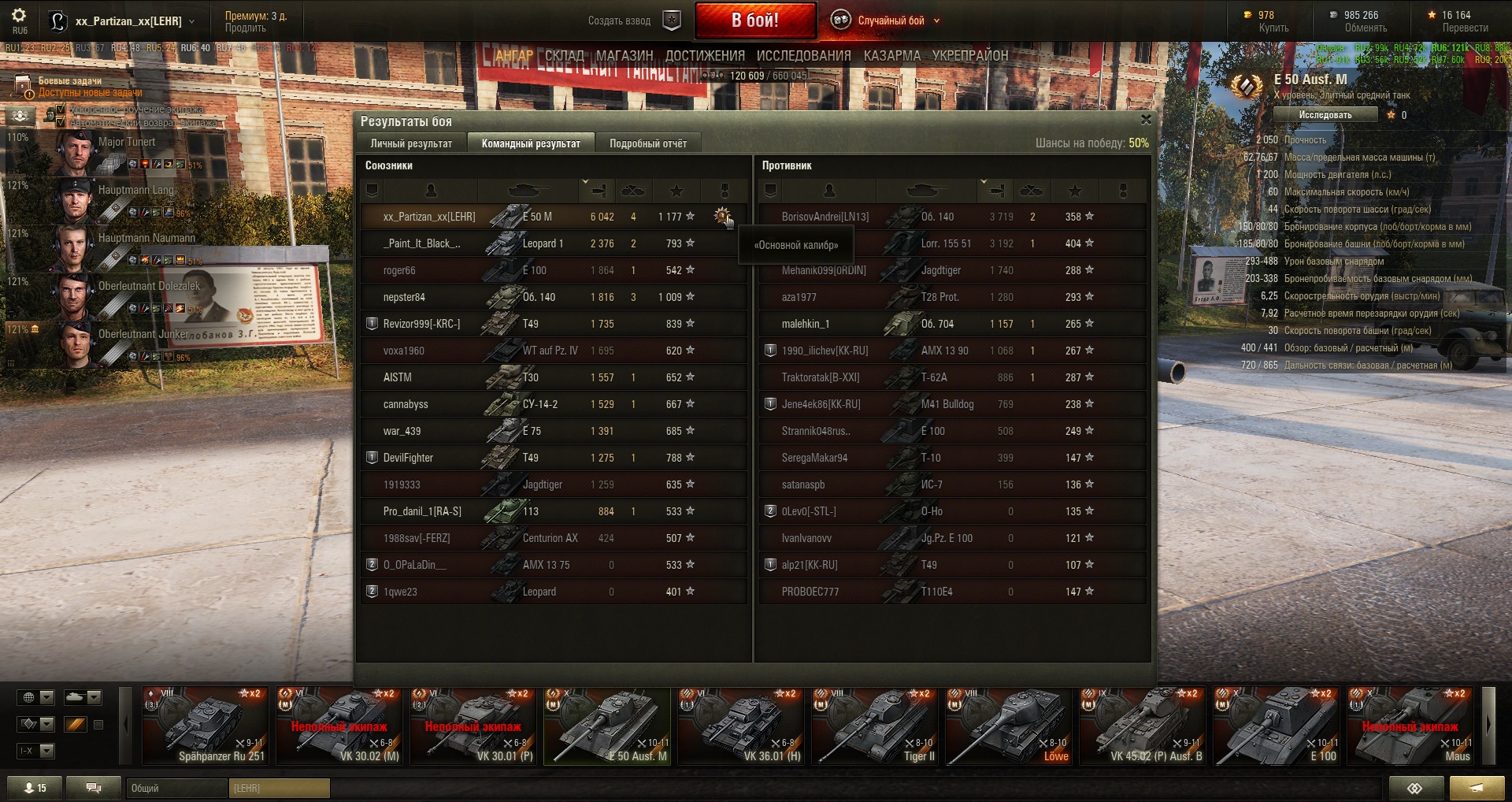Open the УКРЕПРАЙОН section
1512x802 pixels.
(969, 56)
